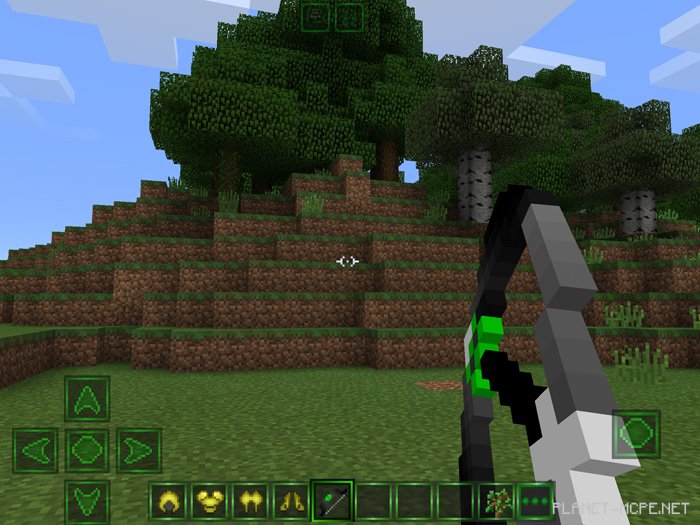Select the sapling hotbar slot
This screenshot has height=525, width=700.
coord(495,500)
